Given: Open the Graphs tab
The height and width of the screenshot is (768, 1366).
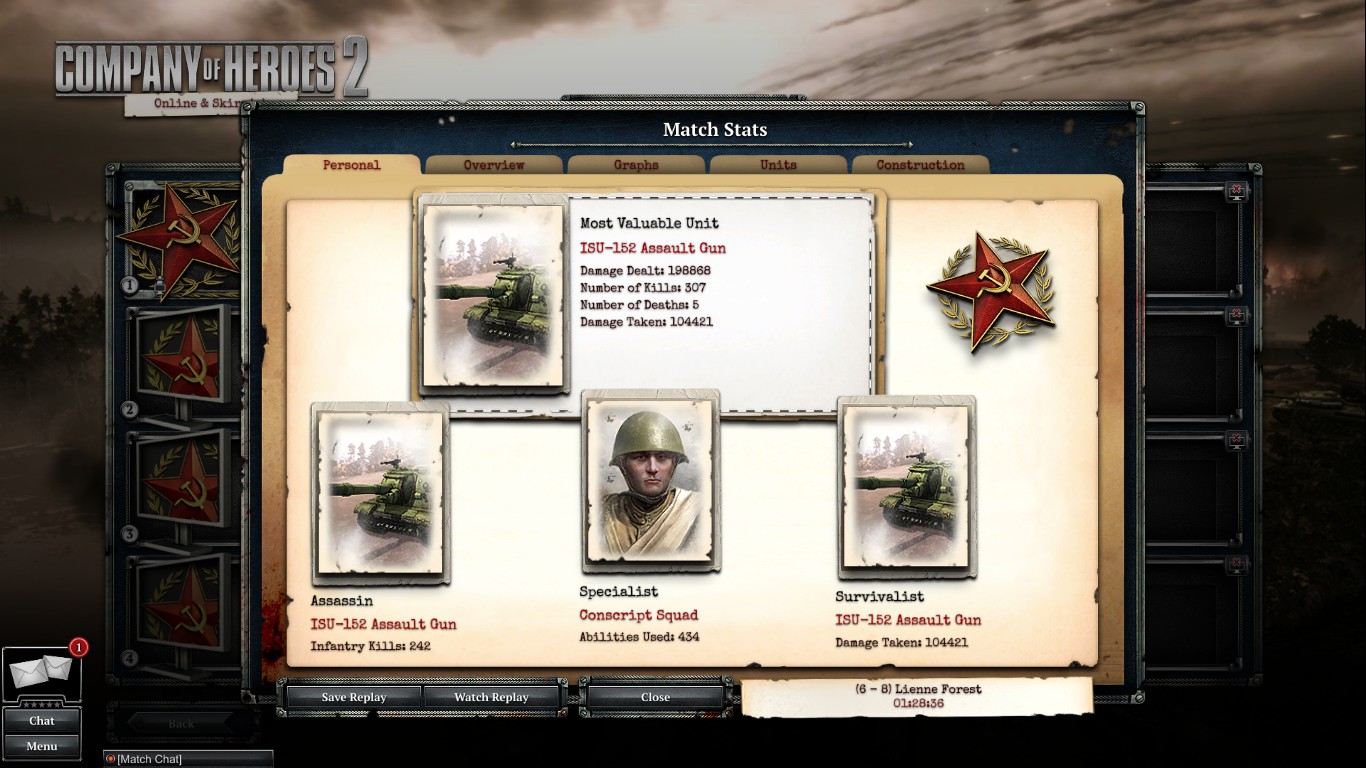Looking at the screenshot, I should pyautogui.click(x=636, y=165).
